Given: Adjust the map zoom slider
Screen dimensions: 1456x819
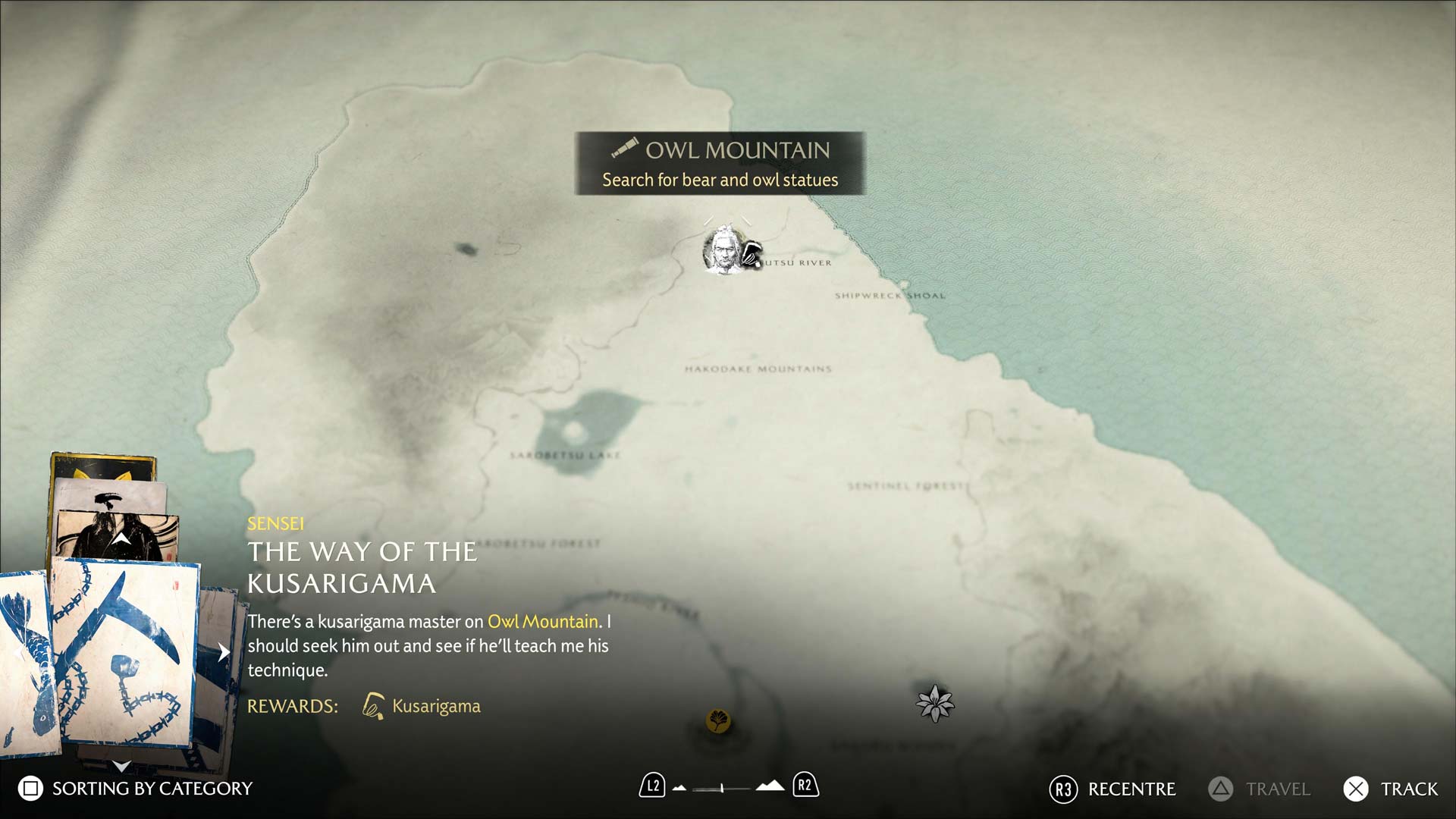Looking at the screenshot, I should pyautogui.click(x=722, y=789).
